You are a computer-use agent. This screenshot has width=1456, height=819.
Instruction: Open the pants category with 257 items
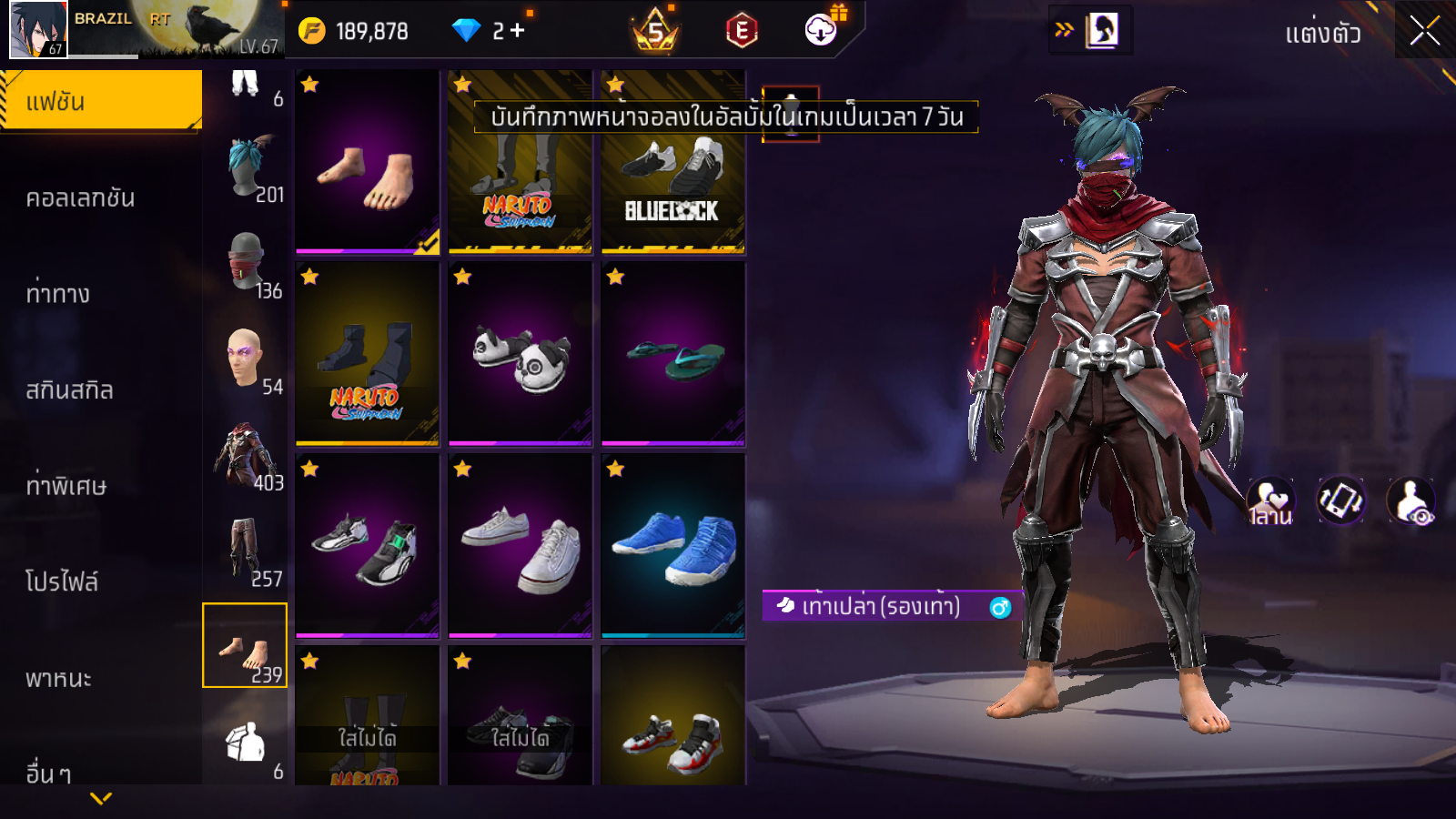246,551
